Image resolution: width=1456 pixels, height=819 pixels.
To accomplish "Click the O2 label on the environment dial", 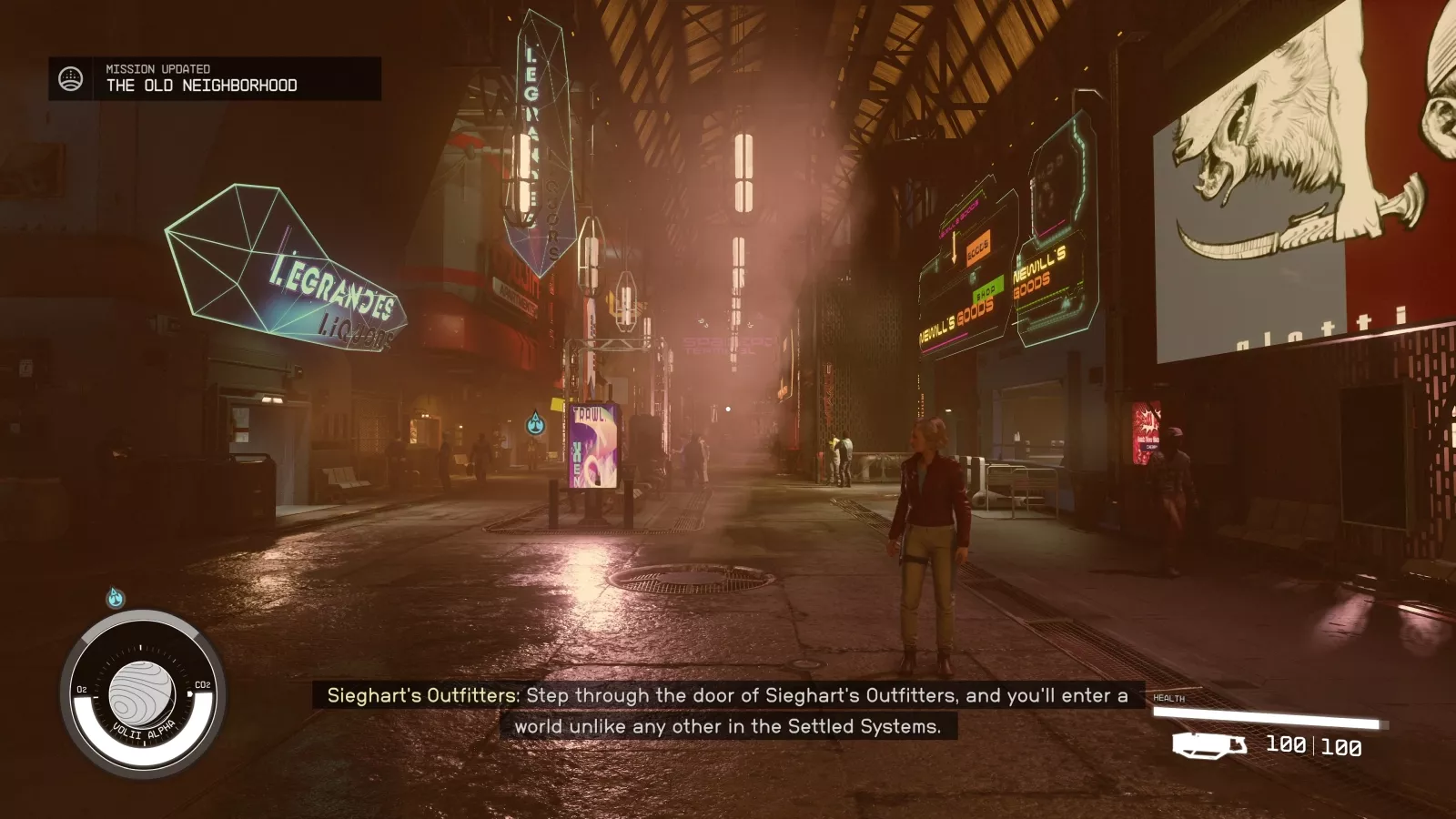I will (x=81, y=688).
